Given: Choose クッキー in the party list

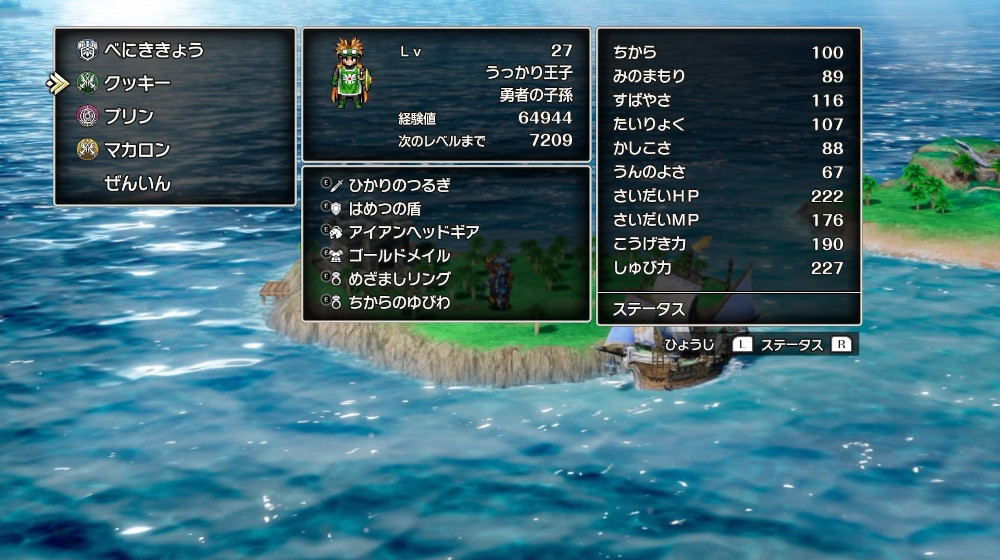Looking at the screenshot, I should click(137, 83).
